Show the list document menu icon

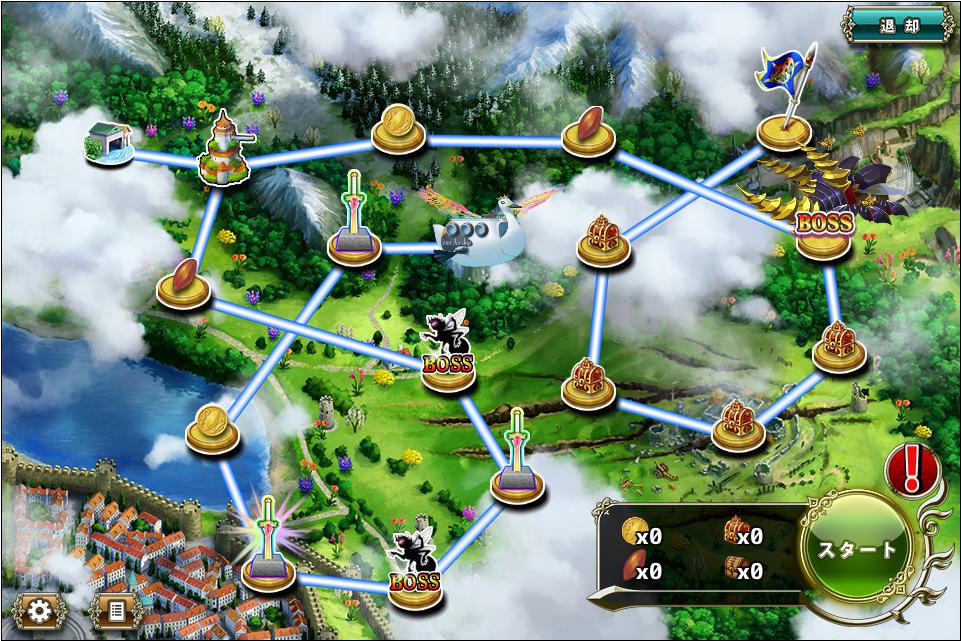[116, 610]
